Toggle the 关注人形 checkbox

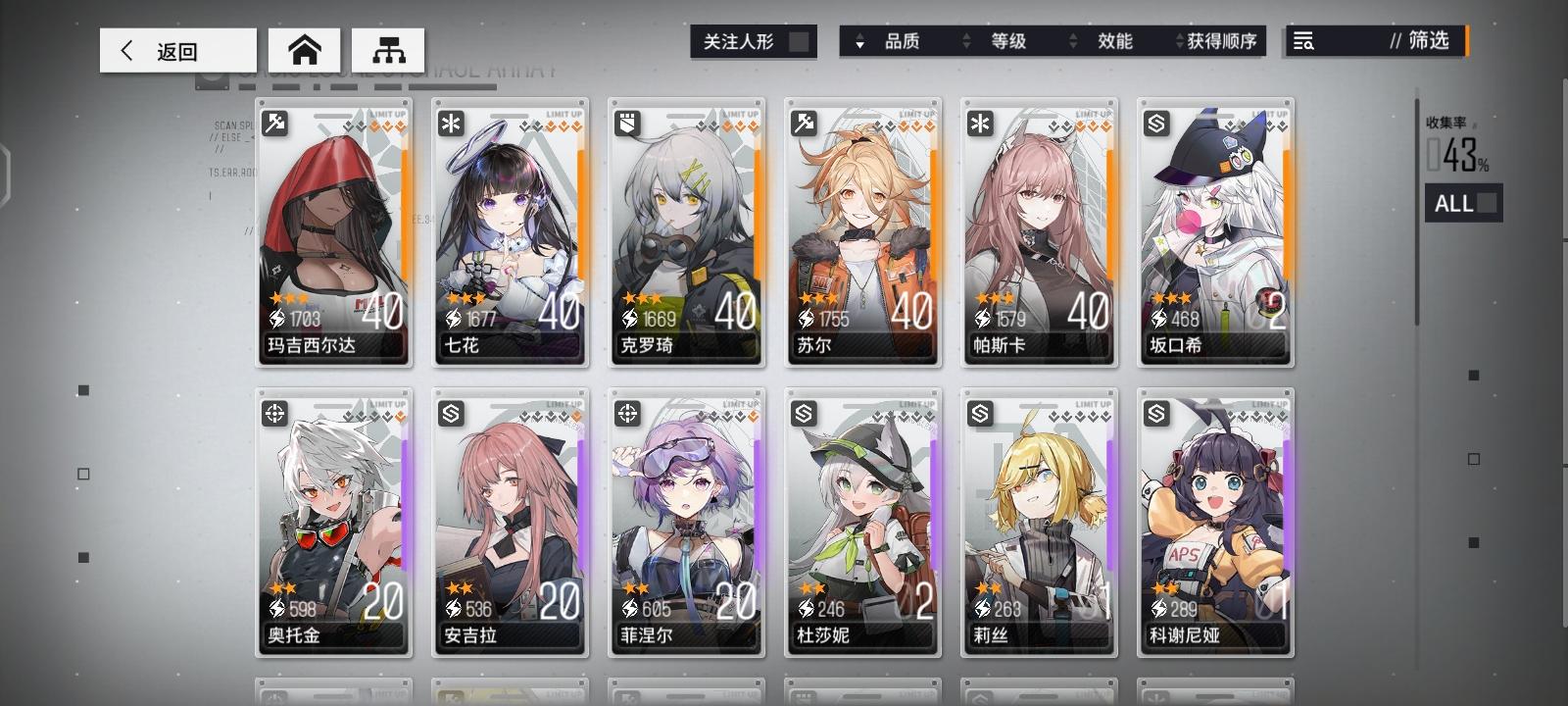pos(801,41)
